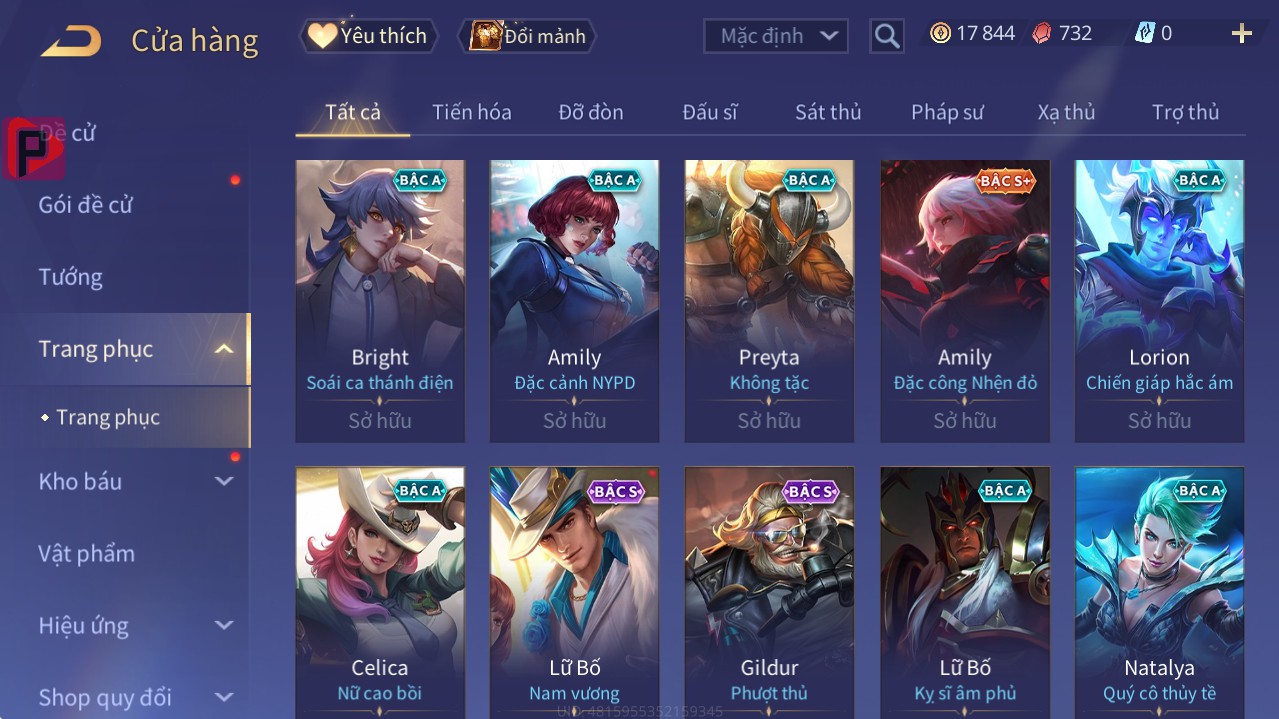Viewport: 1279px width, 719px height.
Task: Expand the Mặc định sort dropdown
Action: point(776,36)
